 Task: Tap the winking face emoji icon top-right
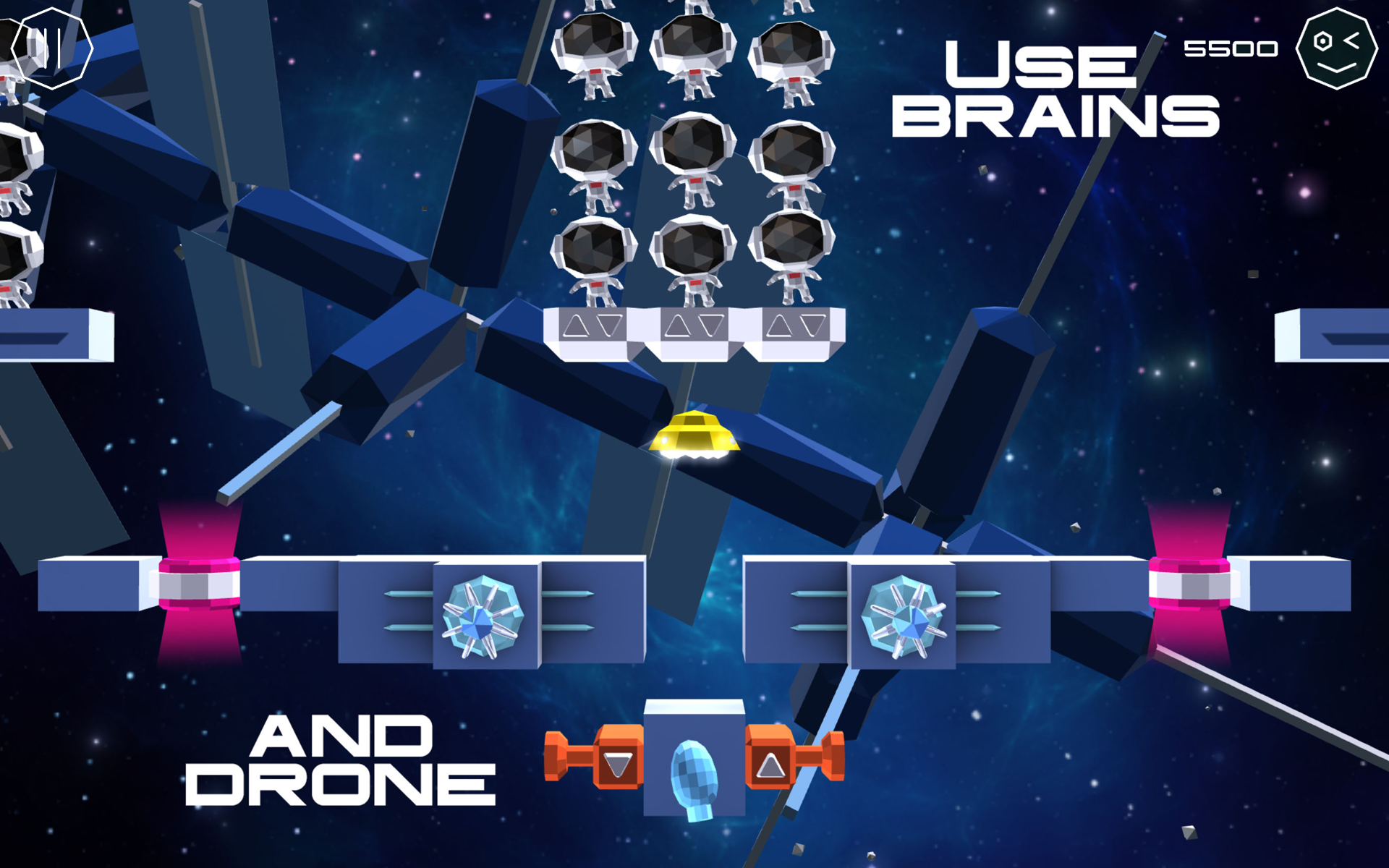tap(1337, 48)
